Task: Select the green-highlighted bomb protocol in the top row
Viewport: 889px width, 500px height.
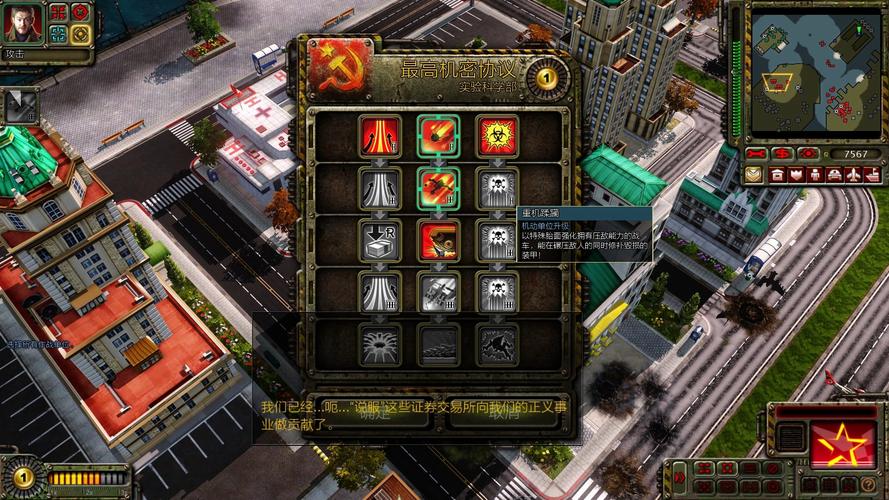Action: [x=439, y=136]
